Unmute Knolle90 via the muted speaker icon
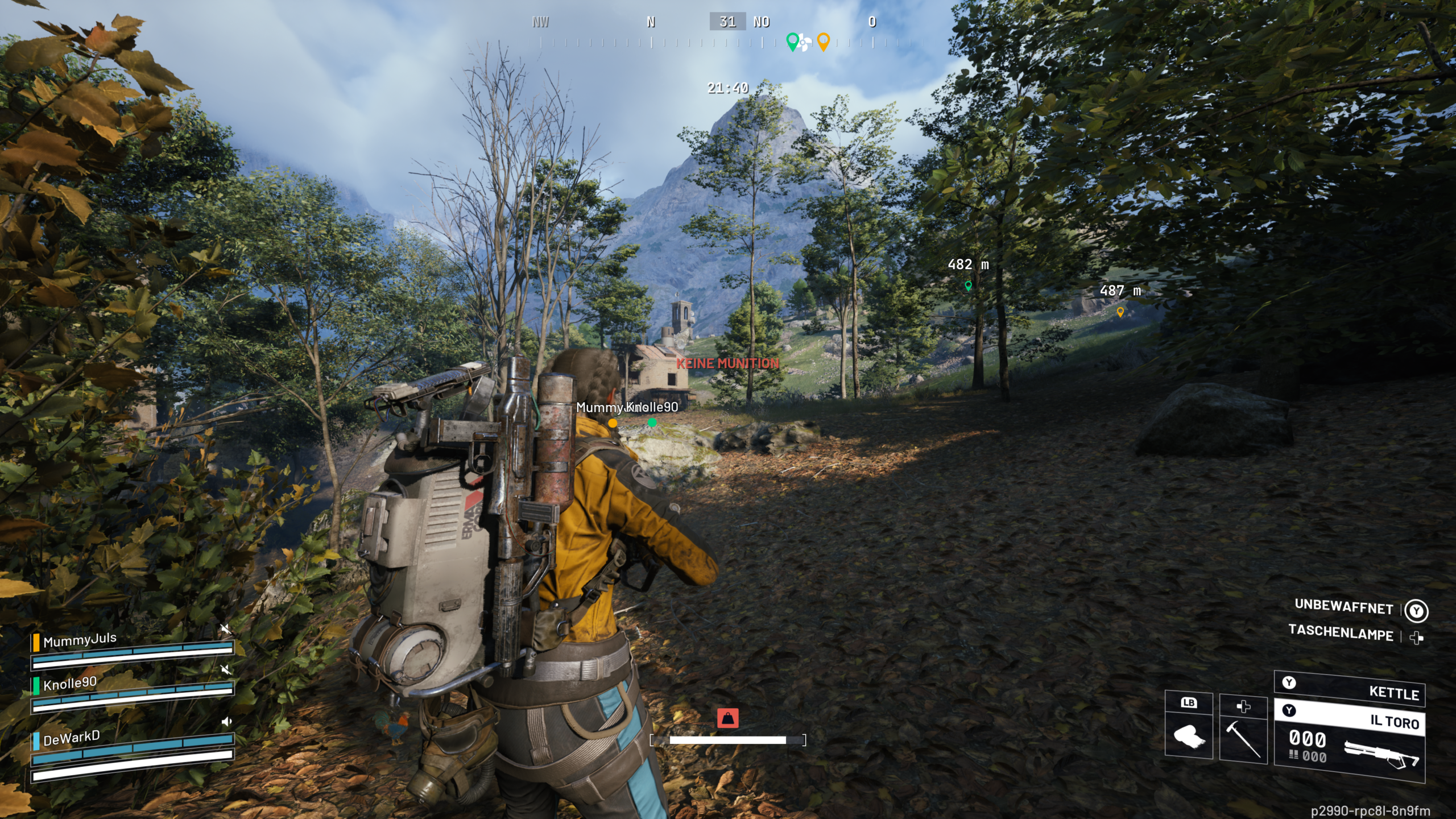The image size is (1456, 819). (x=226, y=670)
